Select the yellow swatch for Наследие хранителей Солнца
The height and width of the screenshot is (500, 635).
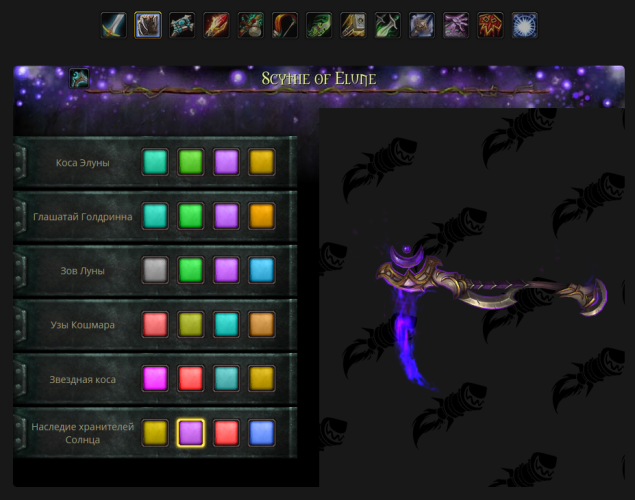(x=155, y=432)
